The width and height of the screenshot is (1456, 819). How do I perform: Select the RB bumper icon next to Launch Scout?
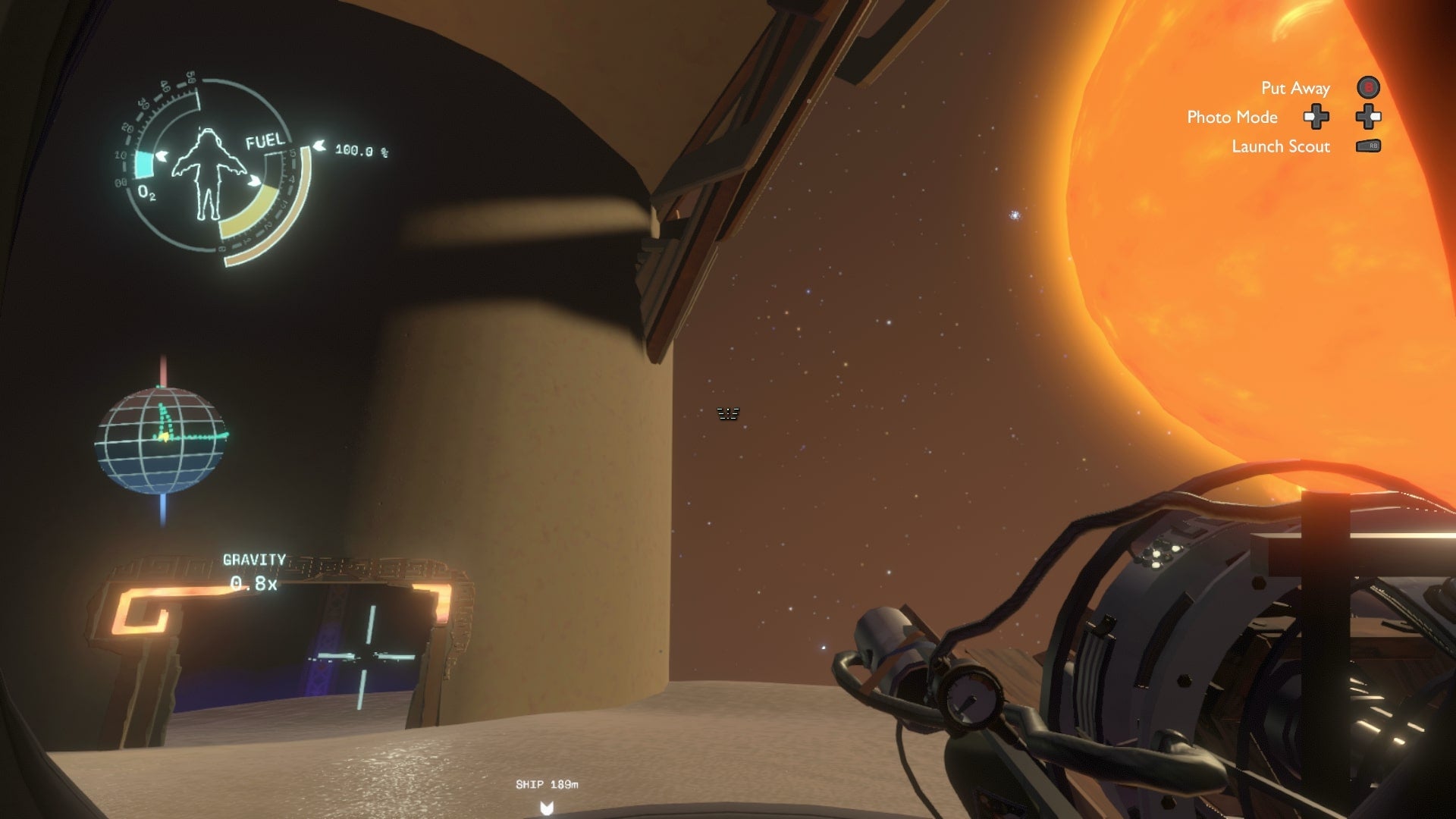coord(1369,147)
